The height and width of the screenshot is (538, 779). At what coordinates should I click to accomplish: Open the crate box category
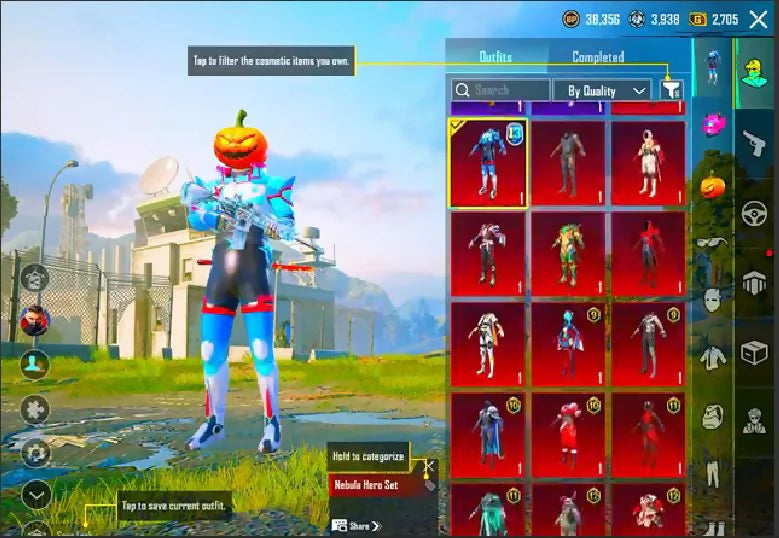[755, 351]
